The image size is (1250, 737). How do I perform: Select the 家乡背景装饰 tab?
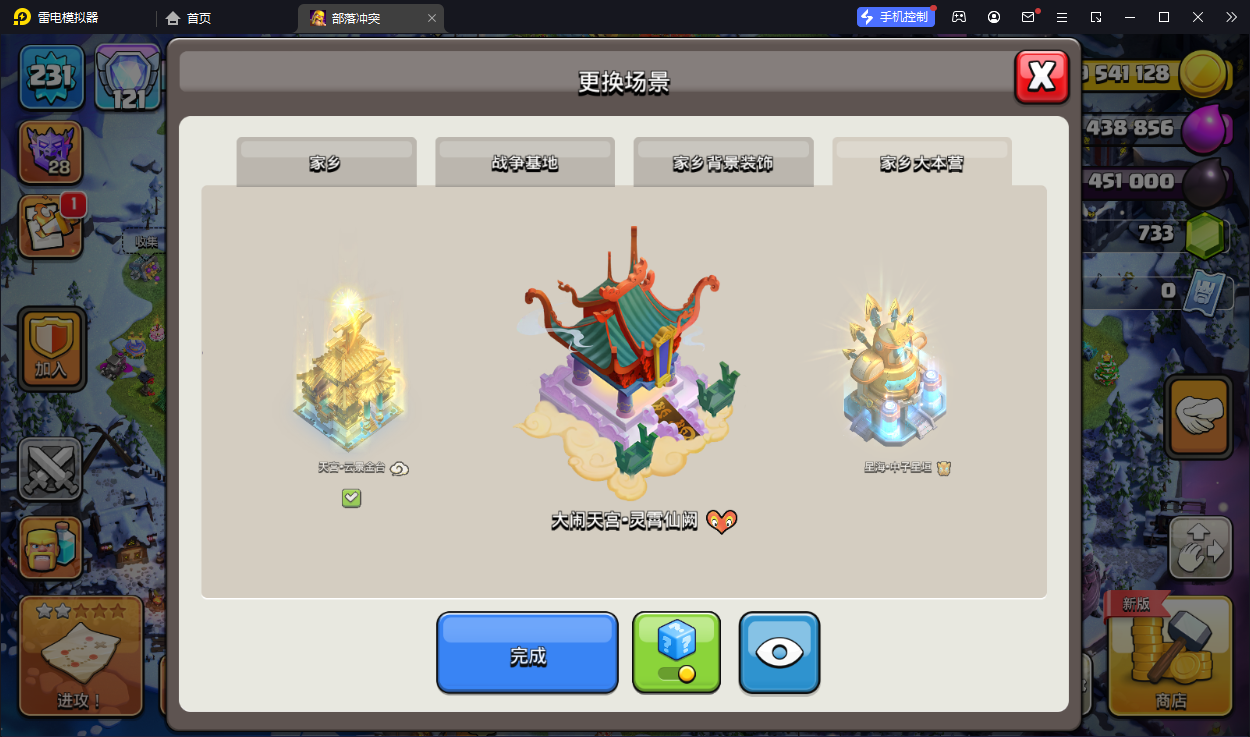(723, 163)
